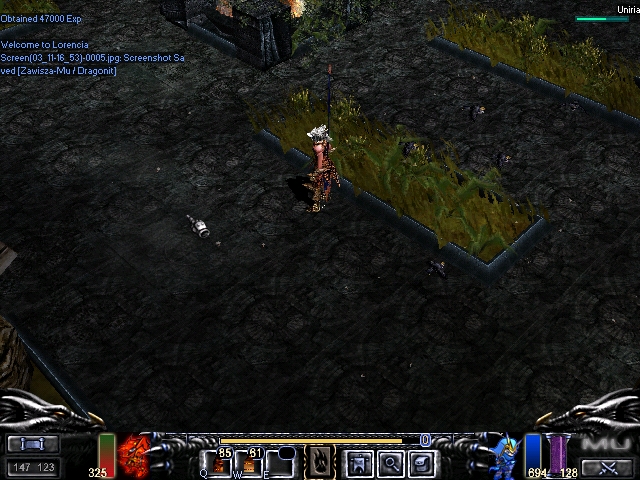Screen dimensions: 640x480
Task: Use the W potion slot
Action: [249, 463]
